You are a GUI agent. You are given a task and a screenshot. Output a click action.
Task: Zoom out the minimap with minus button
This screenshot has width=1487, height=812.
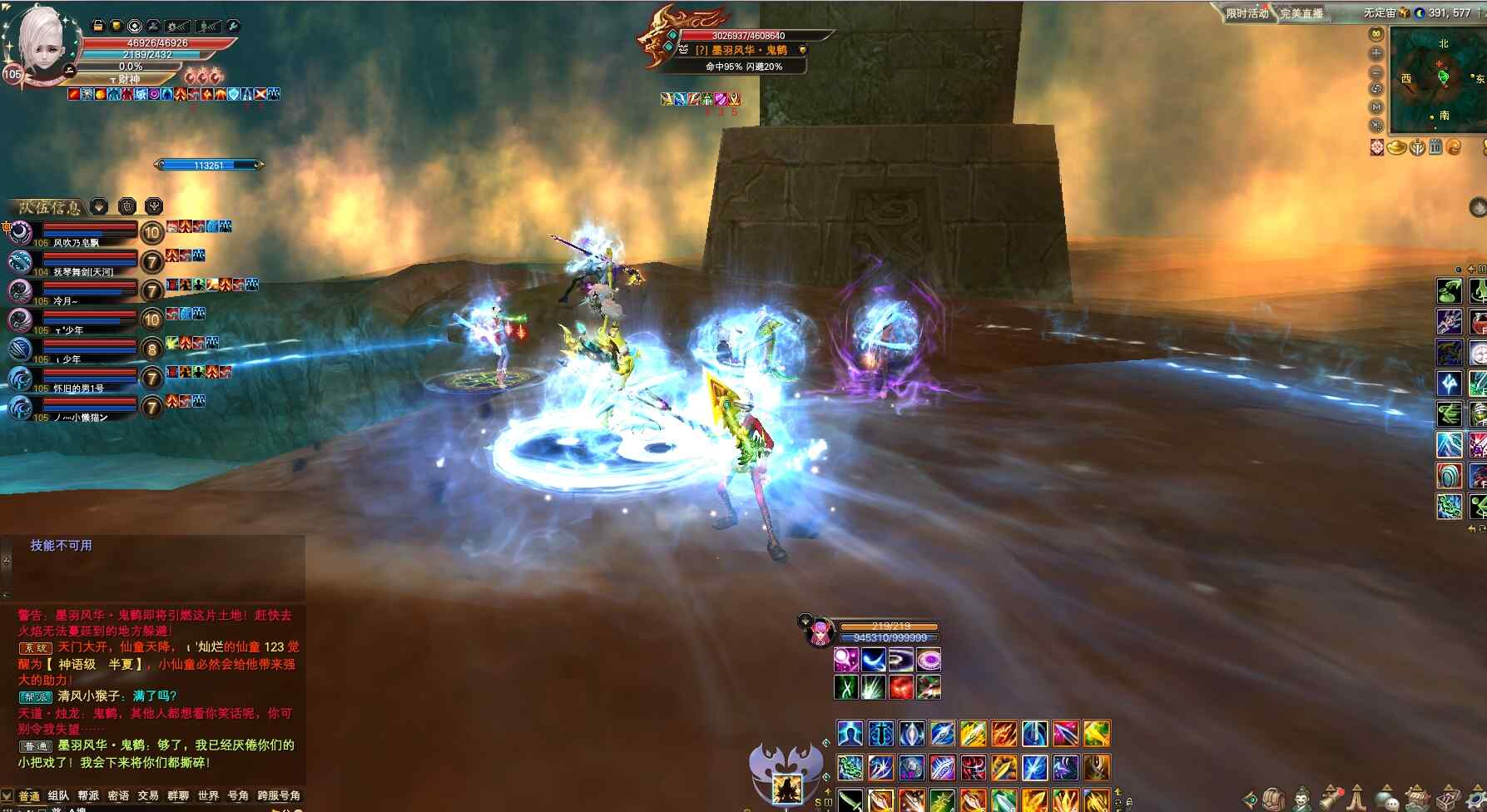[x=1376, y=72]
